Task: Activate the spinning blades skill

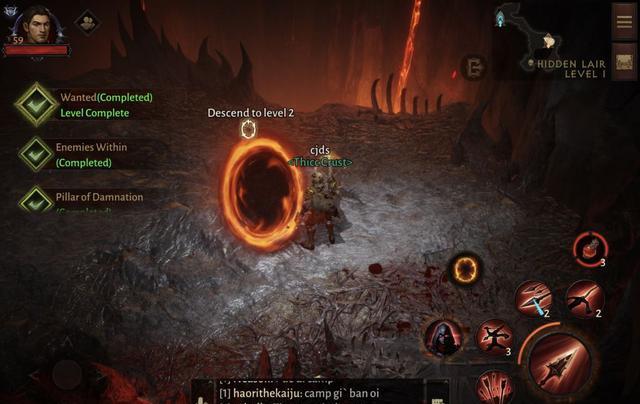Action: point(493,337)
